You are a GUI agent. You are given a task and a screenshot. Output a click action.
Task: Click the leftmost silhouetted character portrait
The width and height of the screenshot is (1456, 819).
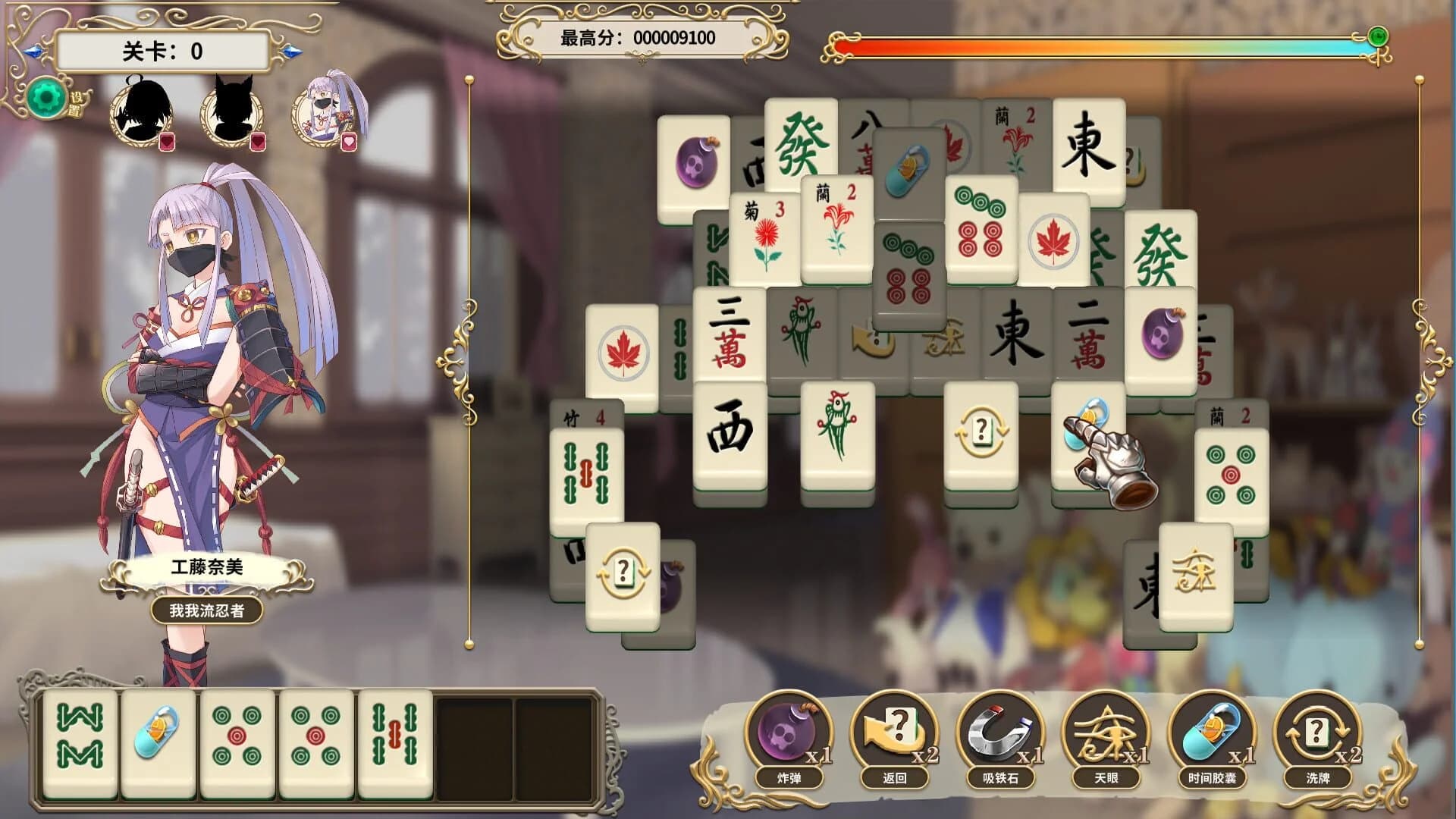140,114
